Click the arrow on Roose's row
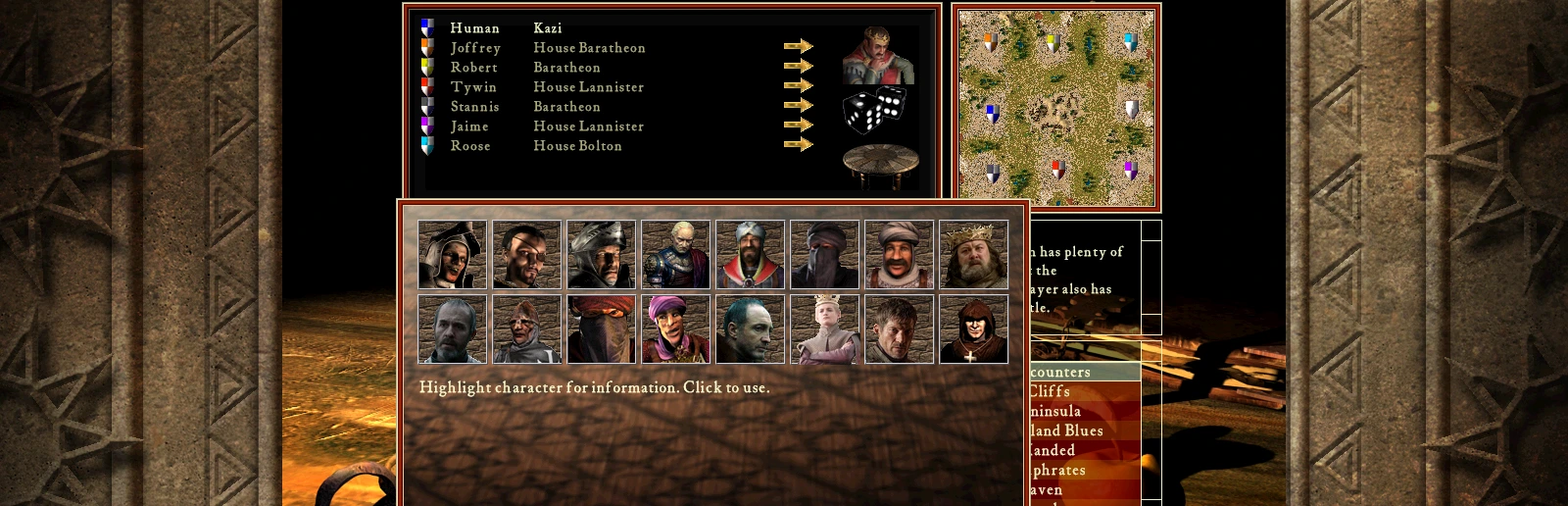Screen dimensions: 1568x506 tap(798, 145)
